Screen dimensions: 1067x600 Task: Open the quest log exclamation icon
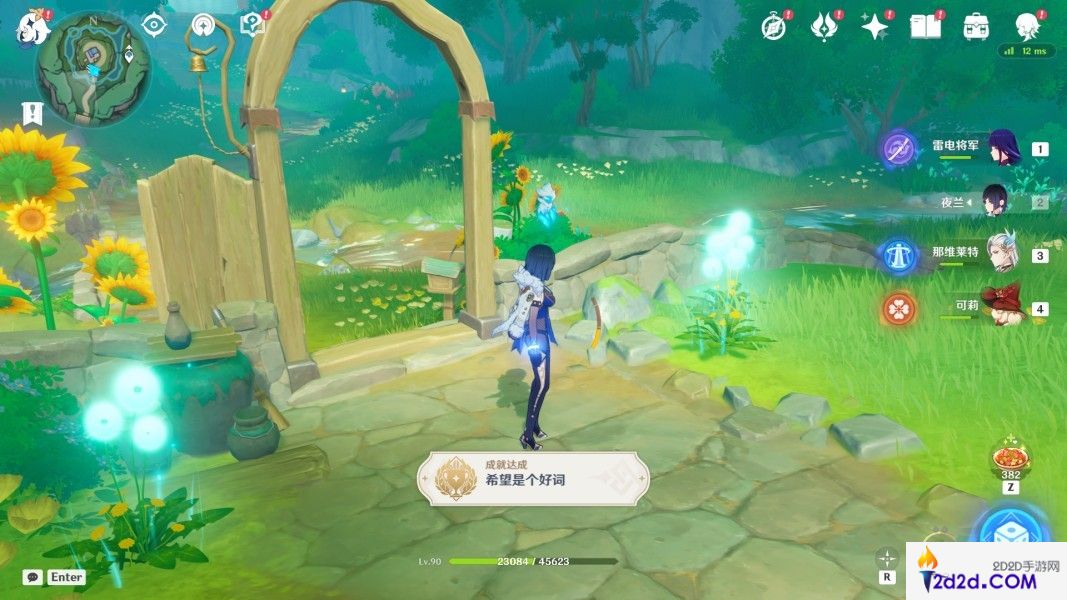click(x=33, y=112)
